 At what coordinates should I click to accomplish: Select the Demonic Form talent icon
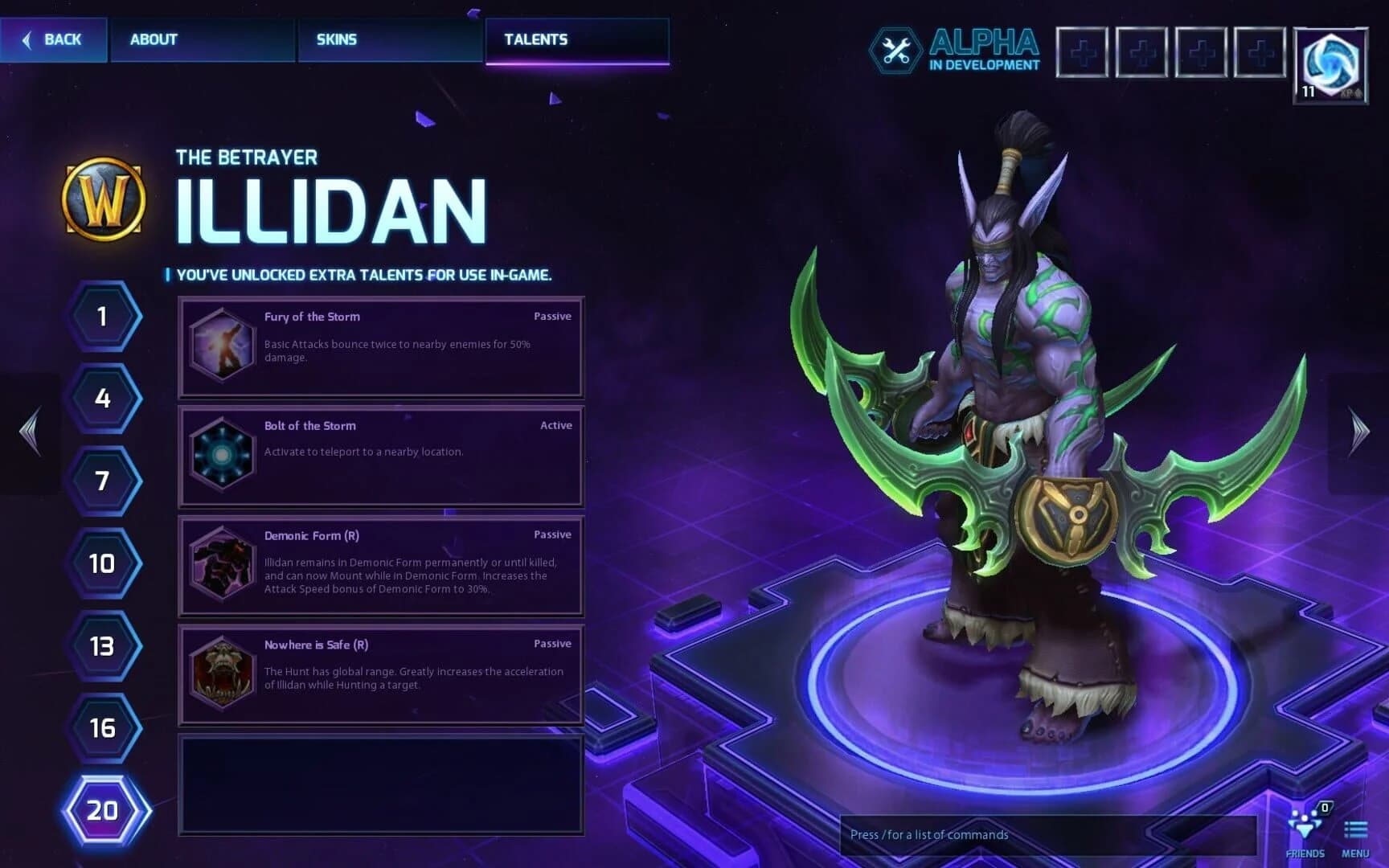pos(223,565)
